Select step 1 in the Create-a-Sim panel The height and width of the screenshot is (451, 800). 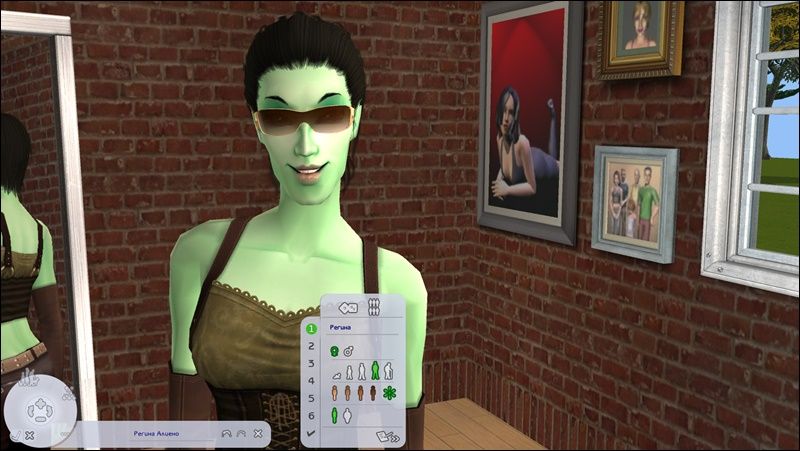pyautogui.click(x=311, y=327)
